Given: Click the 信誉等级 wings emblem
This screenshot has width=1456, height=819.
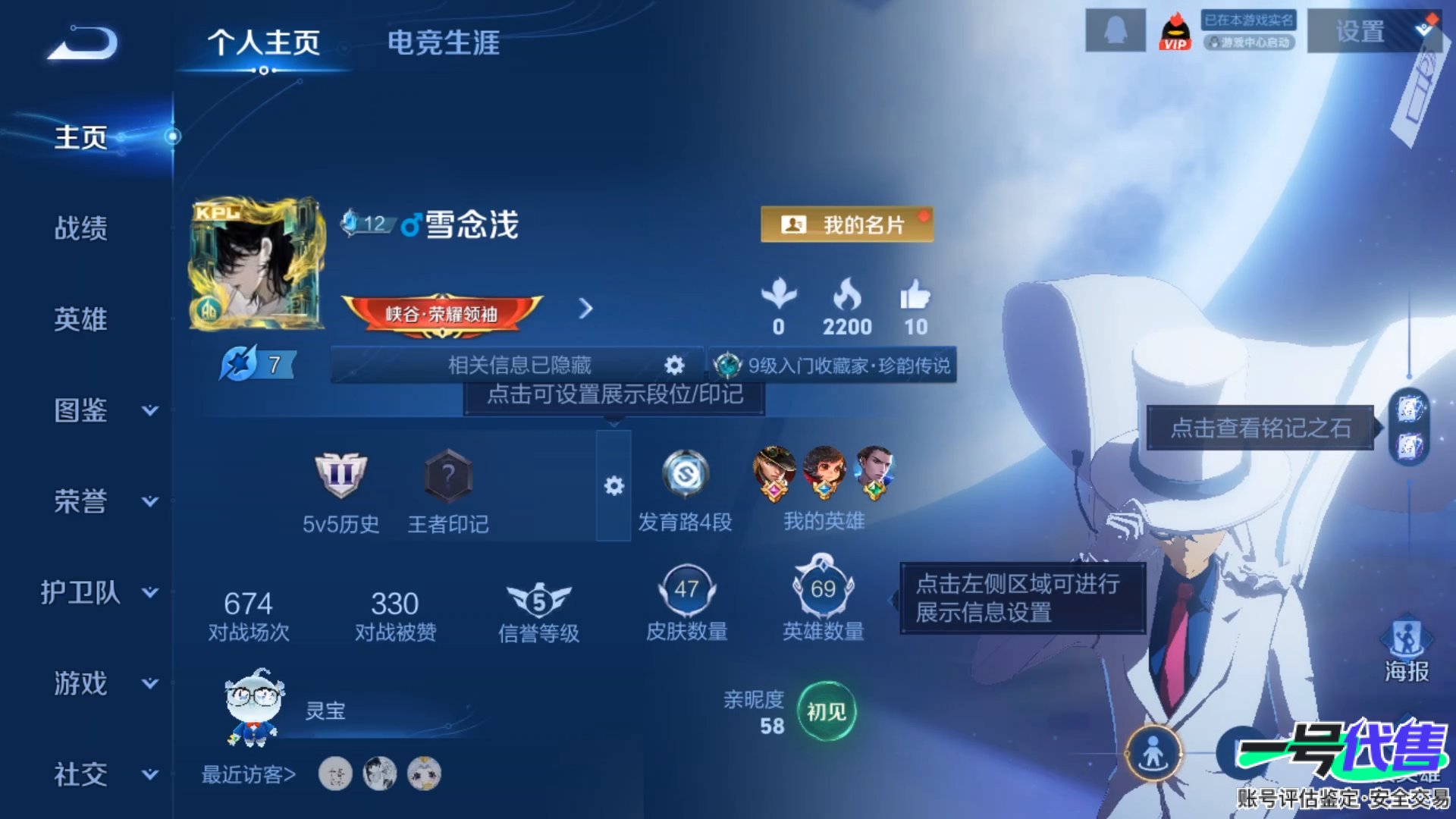Looking at the screenshot, I should (x=540, y=599).
